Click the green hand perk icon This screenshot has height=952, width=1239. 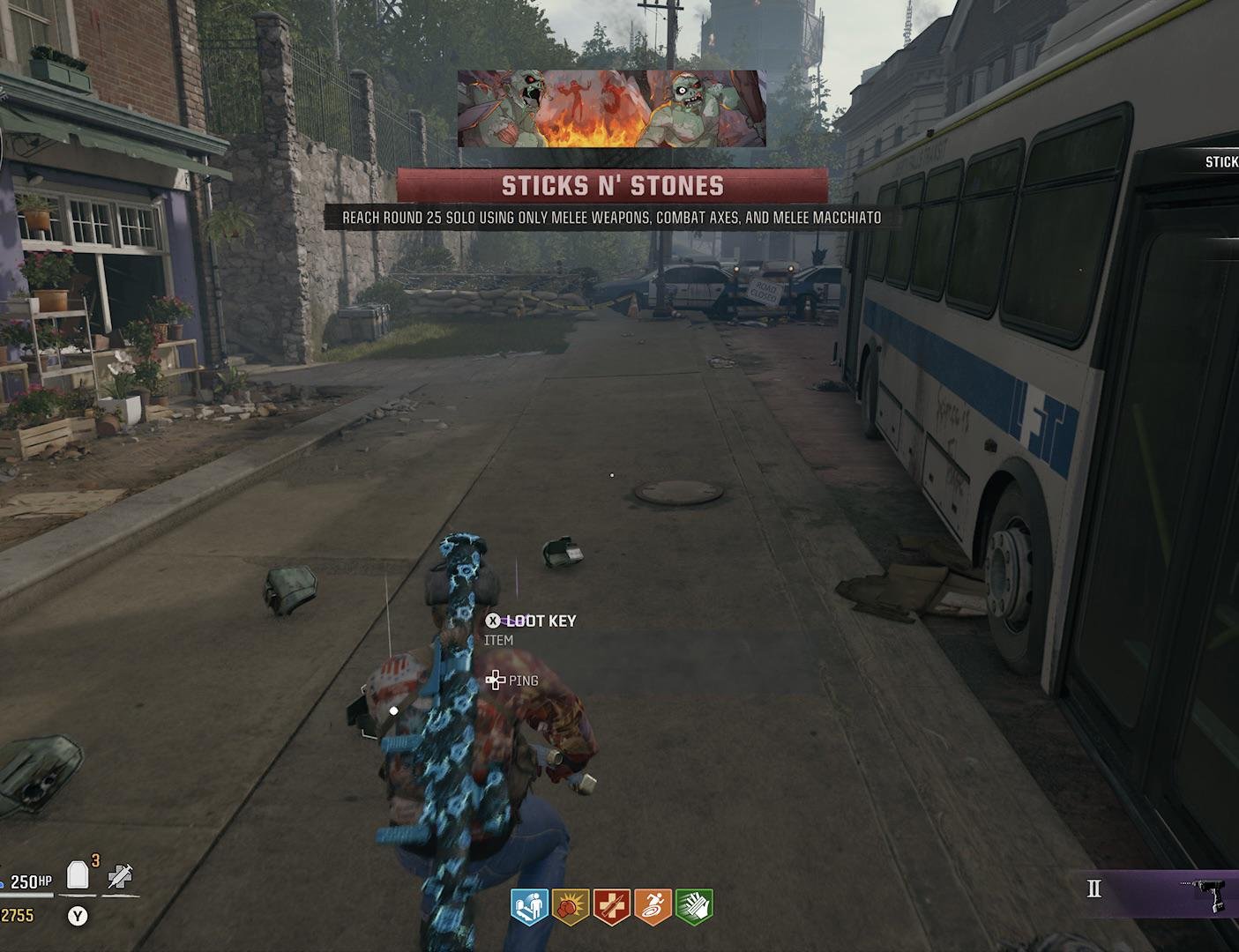click(x=694, y=907)
